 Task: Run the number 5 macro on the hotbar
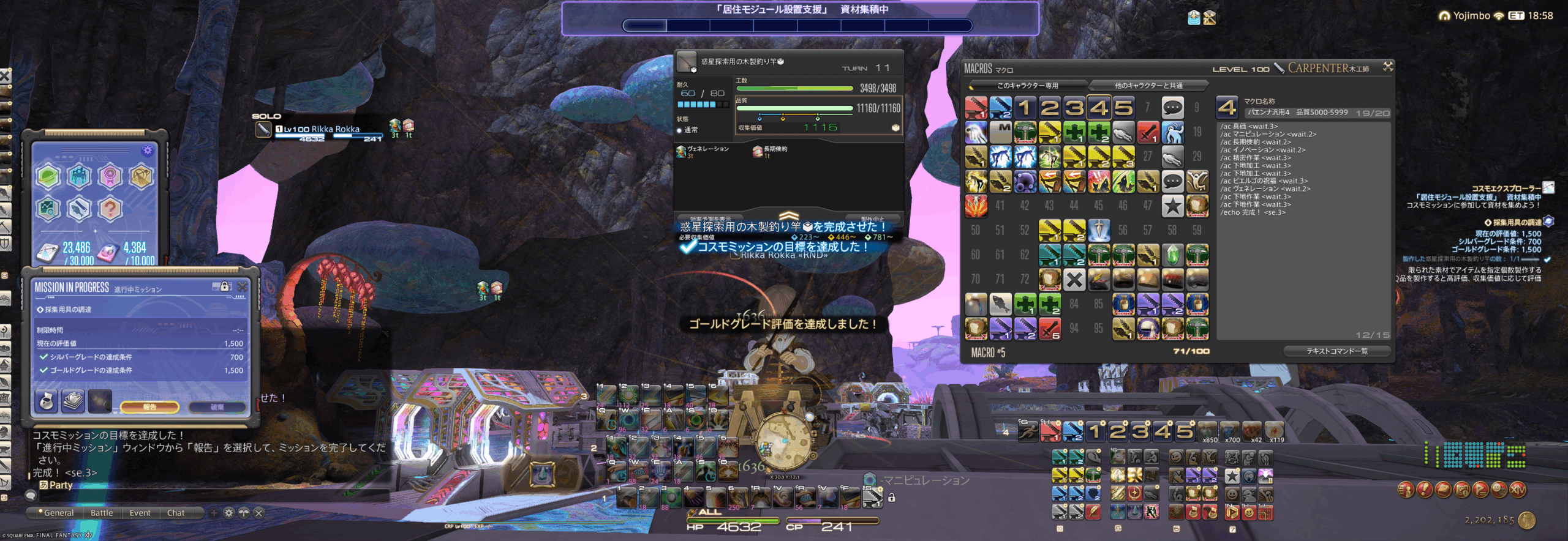[x=1184, y=431]
